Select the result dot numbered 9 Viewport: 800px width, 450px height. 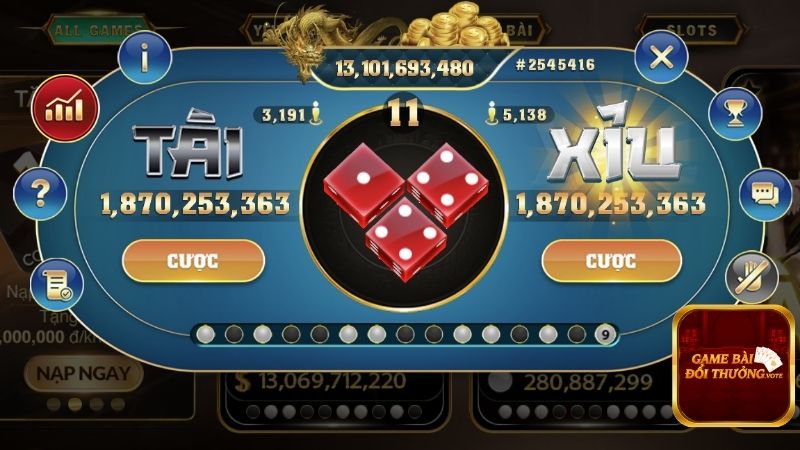click(x=604, y=333)
